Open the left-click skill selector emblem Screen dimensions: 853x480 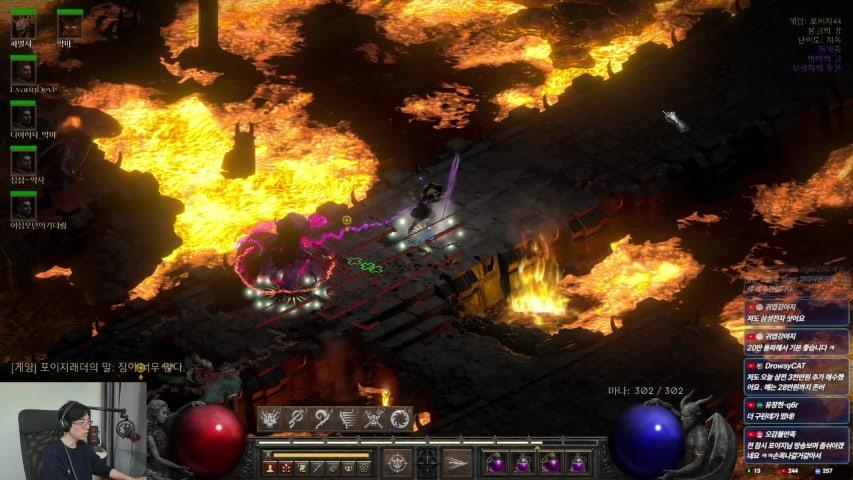coord(398,462)
